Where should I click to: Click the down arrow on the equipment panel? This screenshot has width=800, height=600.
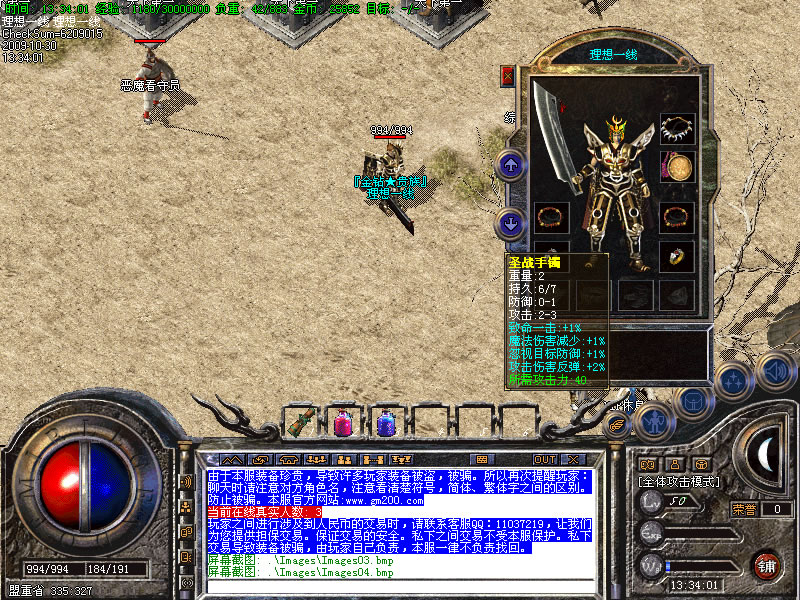(511, 222)
